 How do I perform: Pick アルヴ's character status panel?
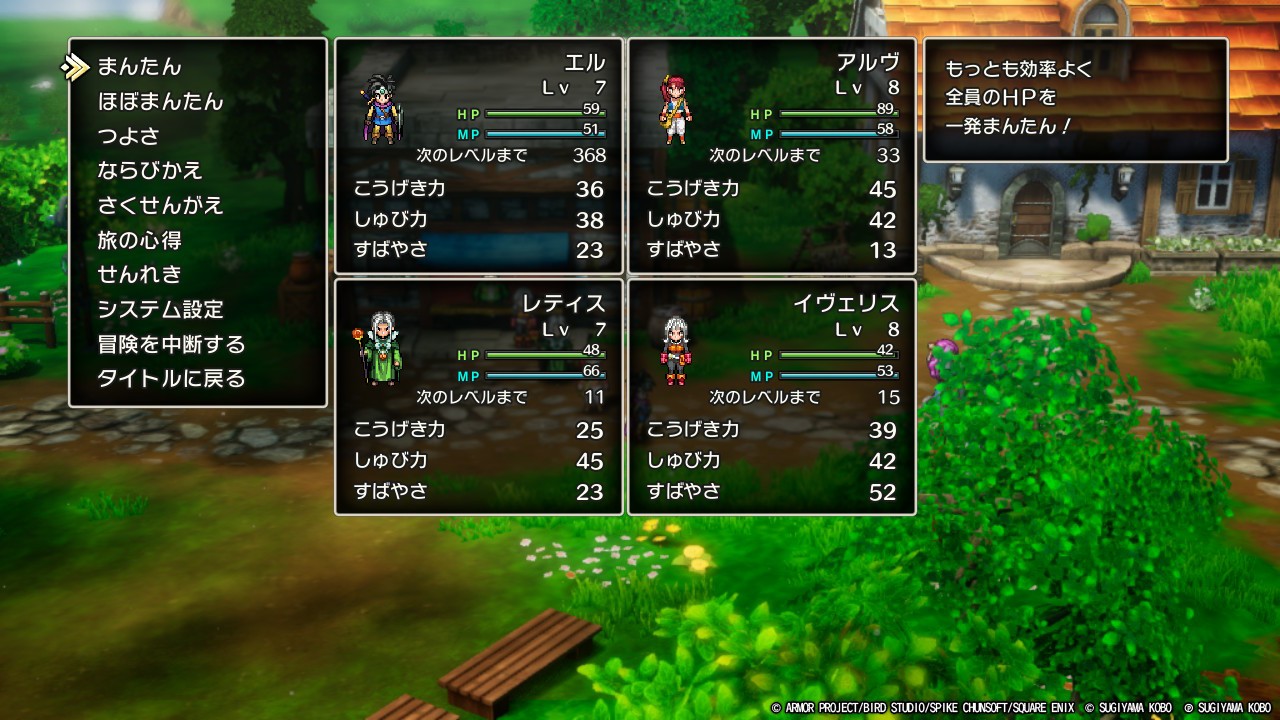tap(772, 156)
